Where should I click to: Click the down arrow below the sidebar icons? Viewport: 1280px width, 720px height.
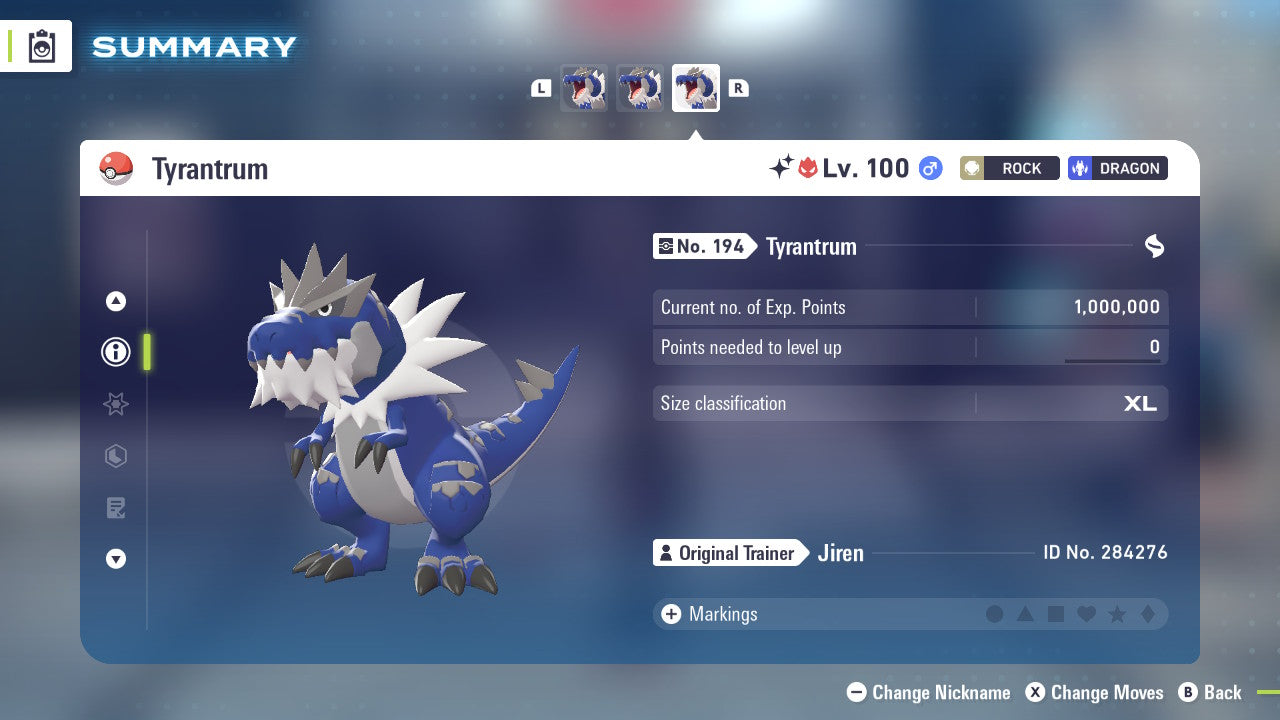[116, 559]
